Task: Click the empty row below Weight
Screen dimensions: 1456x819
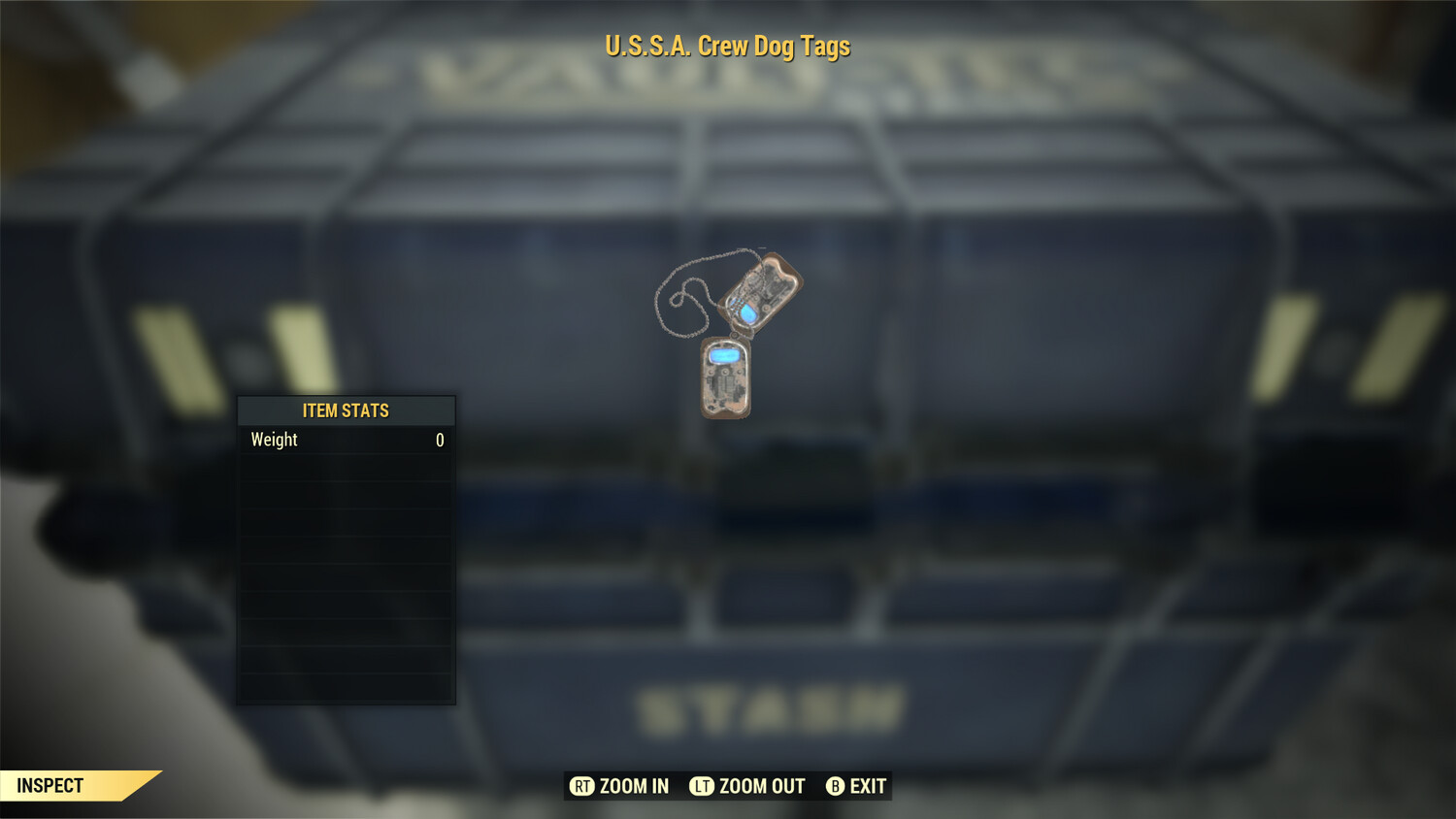Action: 346,469
